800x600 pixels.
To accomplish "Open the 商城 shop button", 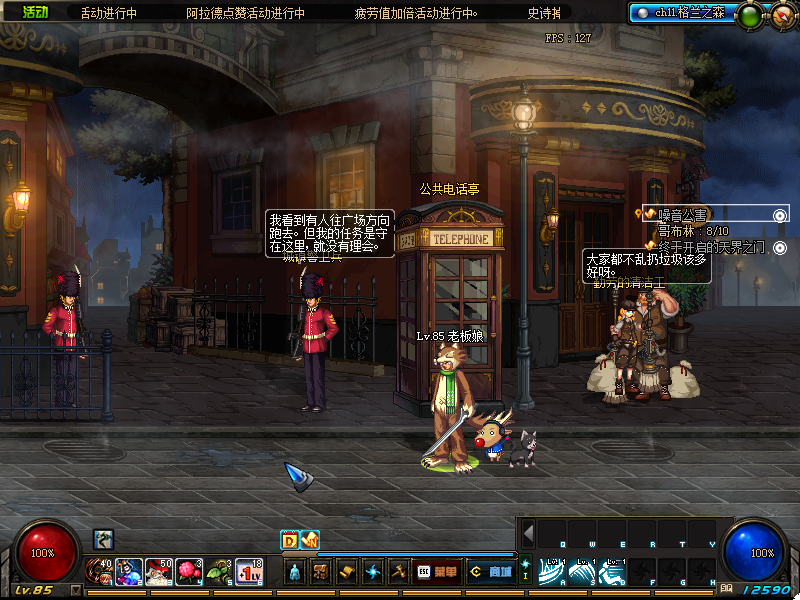I will 490,572.
